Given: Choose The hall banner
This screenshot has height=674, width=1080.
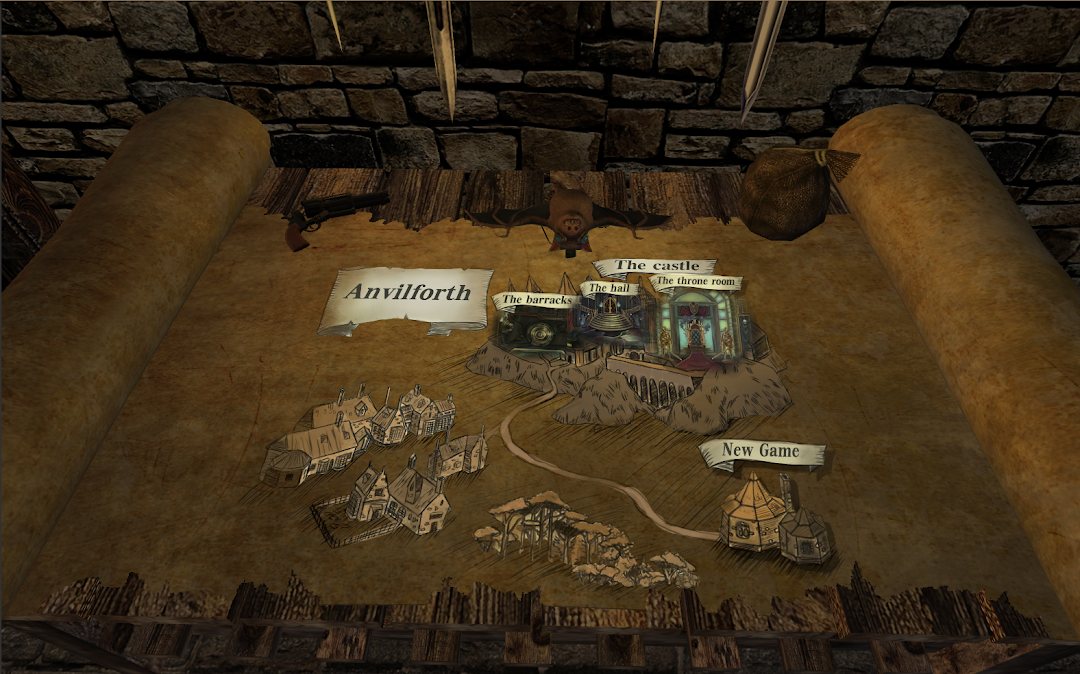Looking at the screenshot, I should (608, 289).
